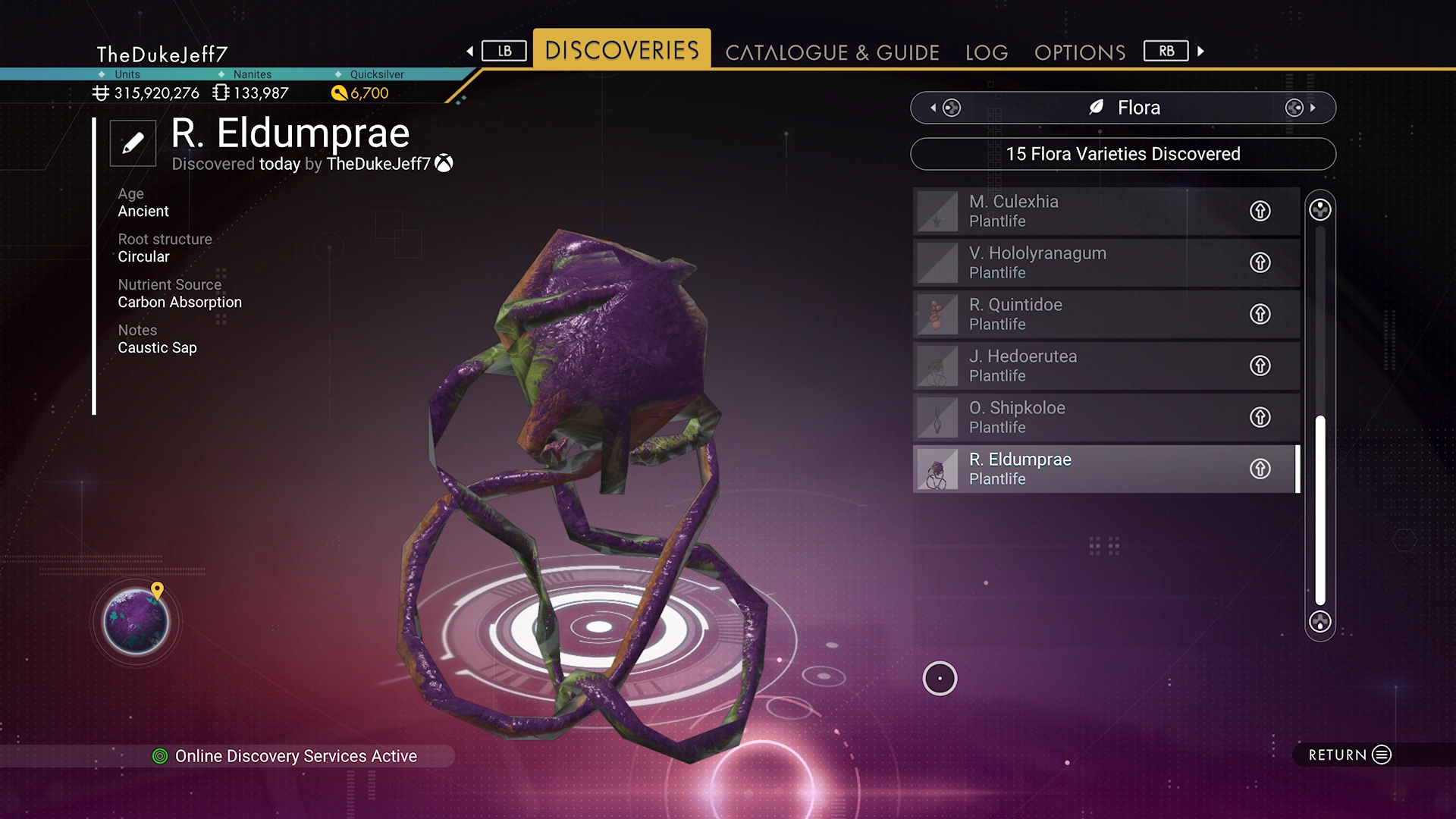Upload the M. Culexhia discovery
This screenshot has height=819, width=1456.
(x=1260, y=211)
